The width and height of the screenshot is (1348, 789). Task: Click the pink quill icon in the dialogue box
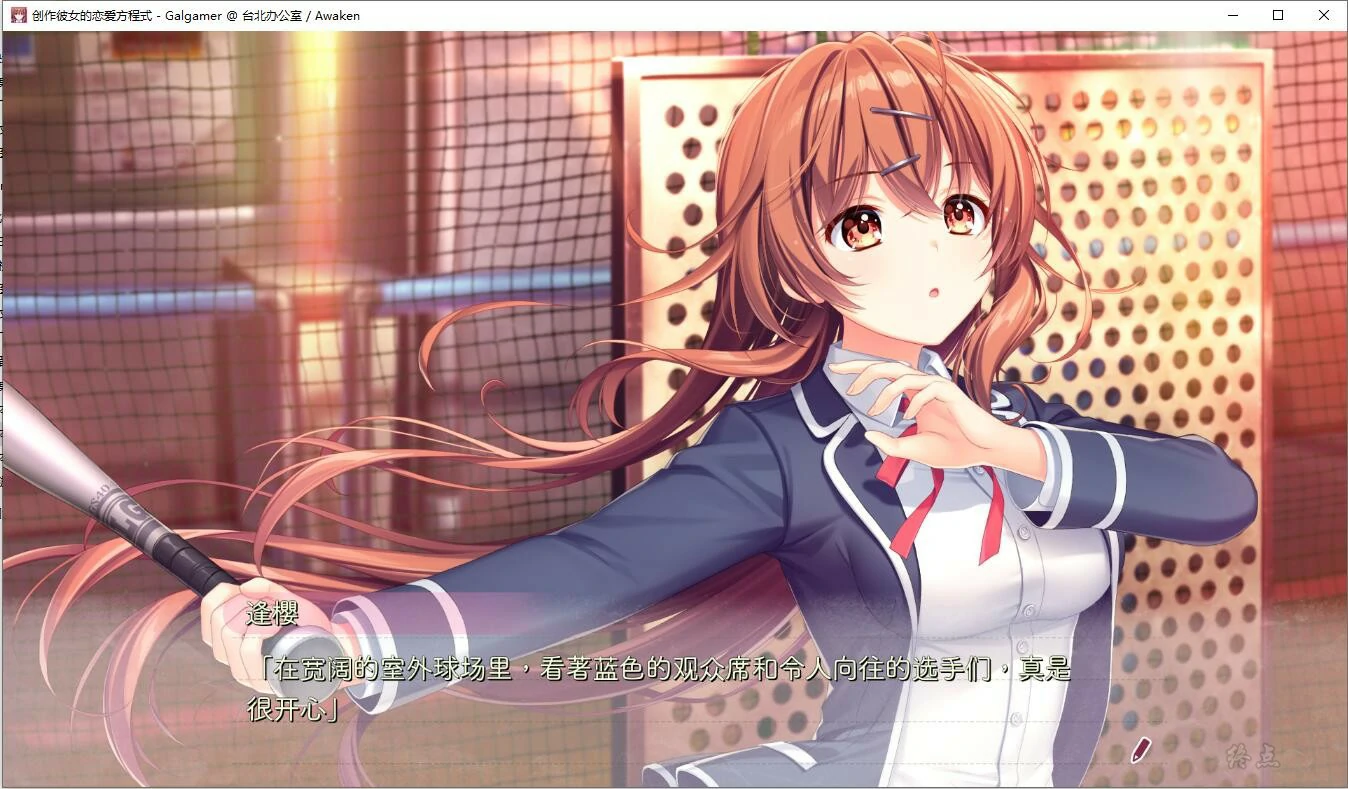pos(1140,751)
